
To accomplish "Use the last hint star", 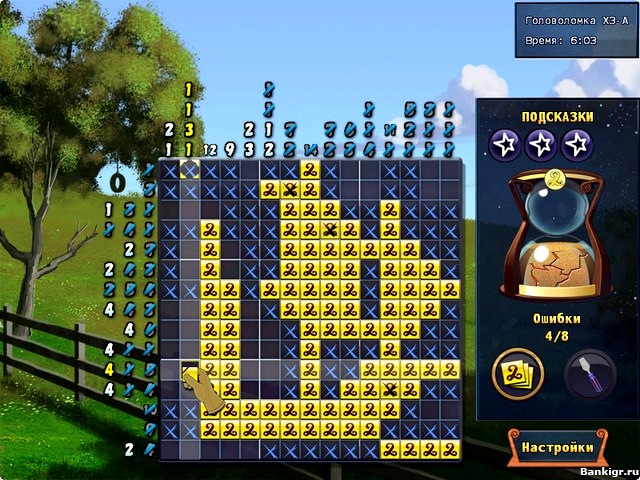I will coord(577,146).
